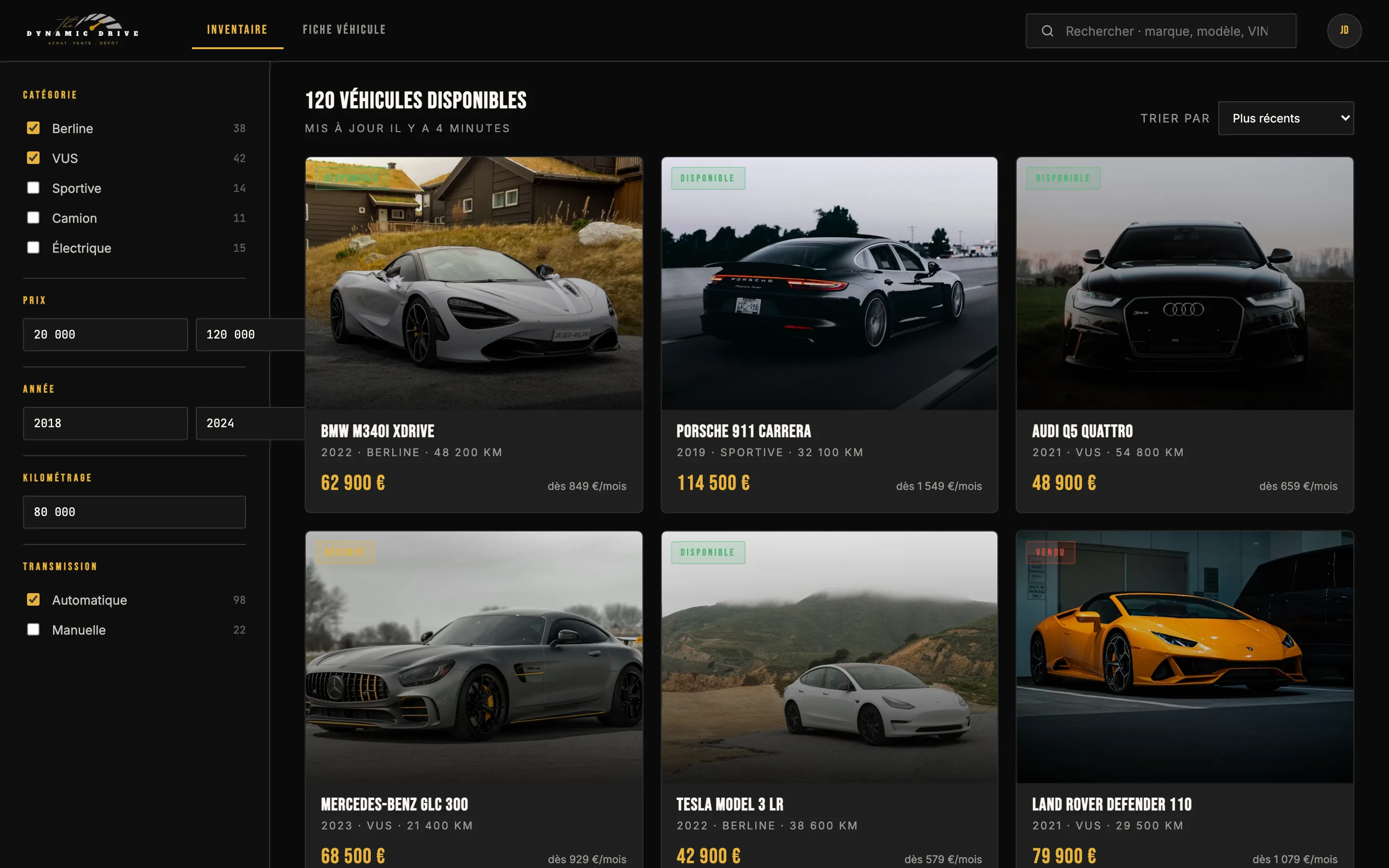This screenshot has width=1389, height=868.
Task: Uncheck the Berline category filter
Action: 33,128
